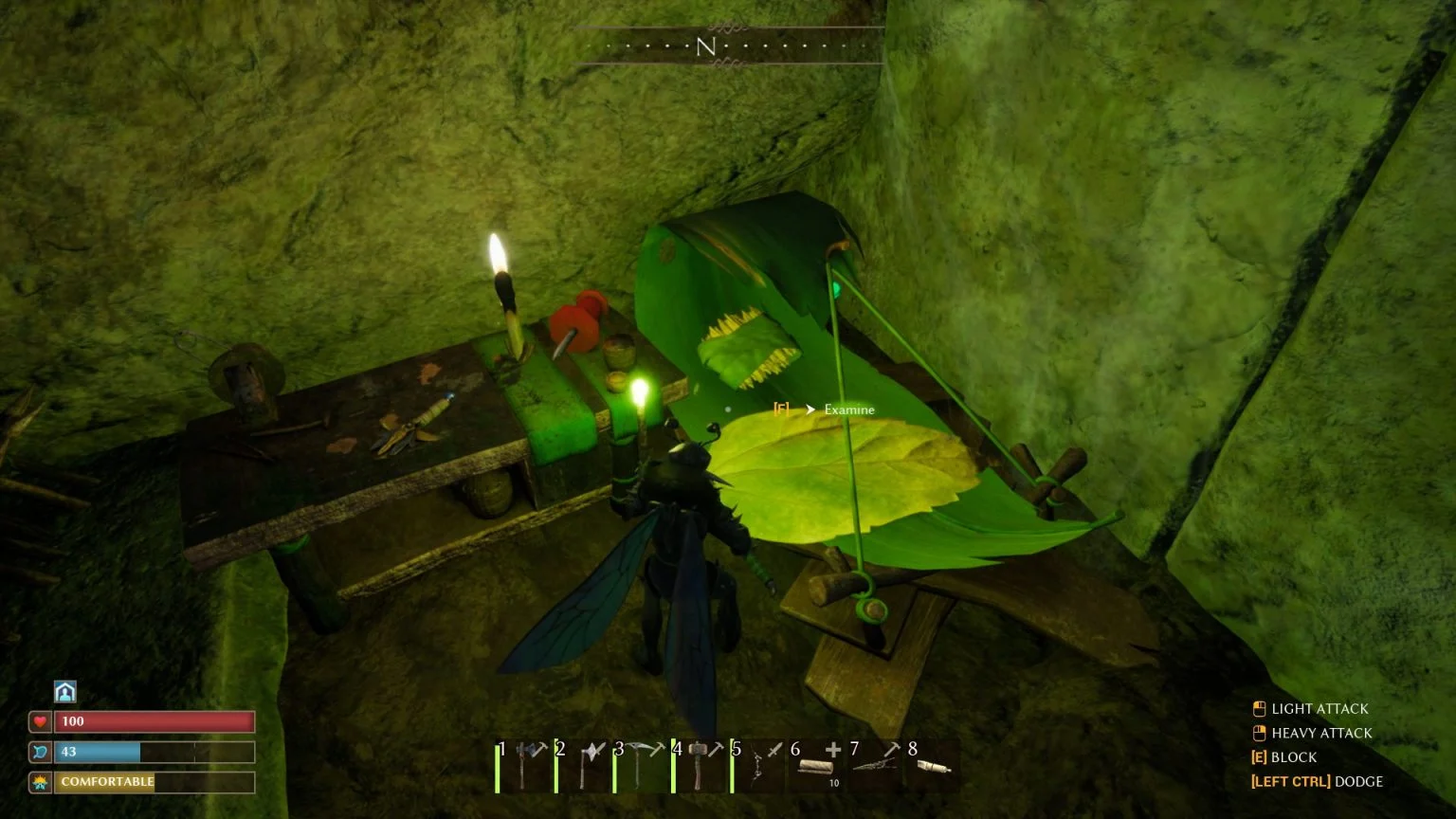
Task: Click the Light Attack mouse icon
Action: pos(1258,708)
